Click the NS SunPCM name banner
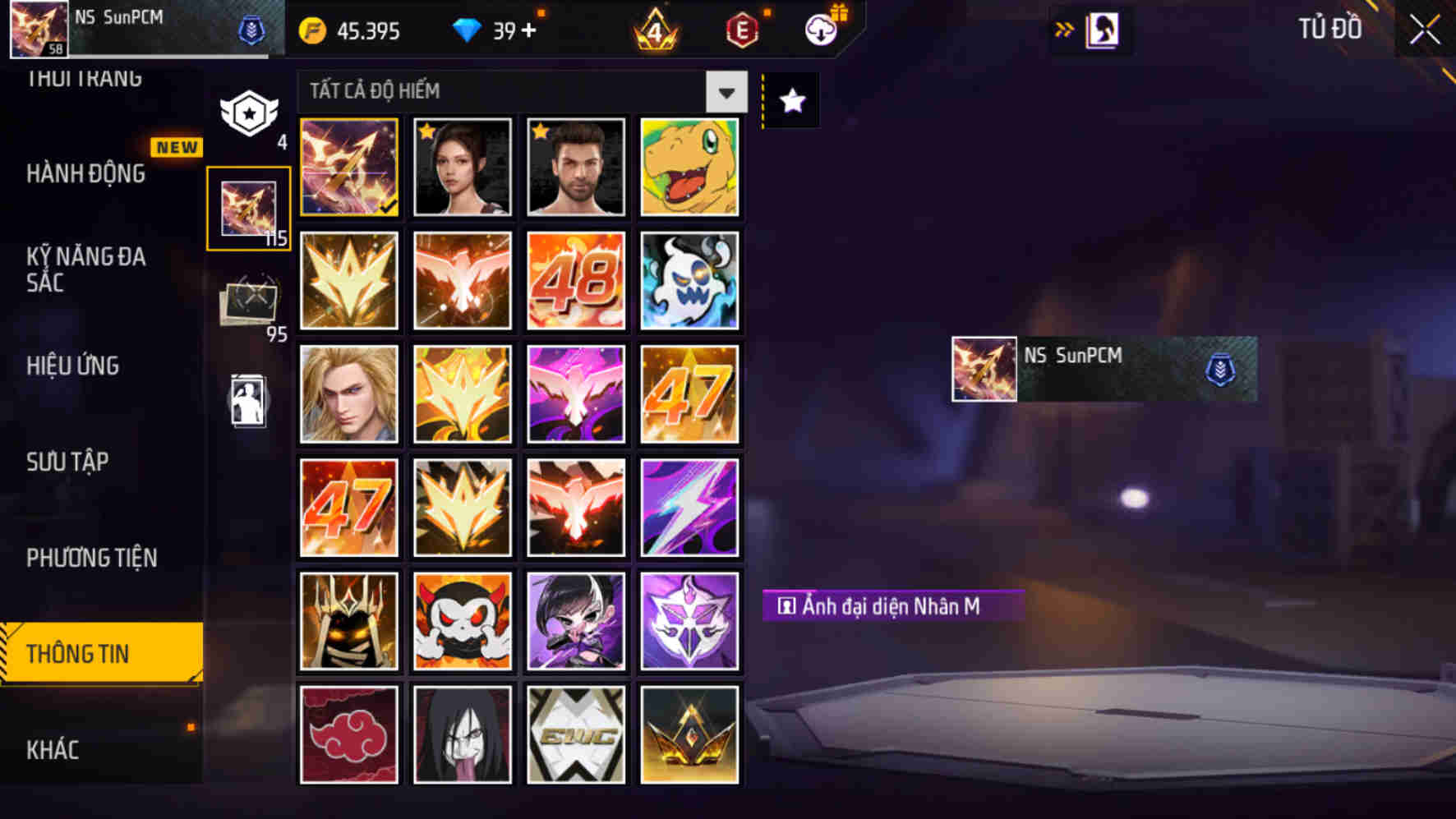 click(x=1101, y=369)
